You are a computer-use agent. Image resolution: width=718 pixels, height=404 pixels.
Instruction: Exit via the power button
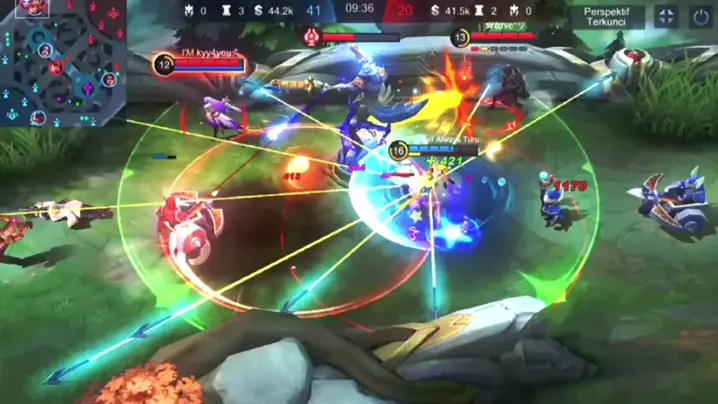698,16
